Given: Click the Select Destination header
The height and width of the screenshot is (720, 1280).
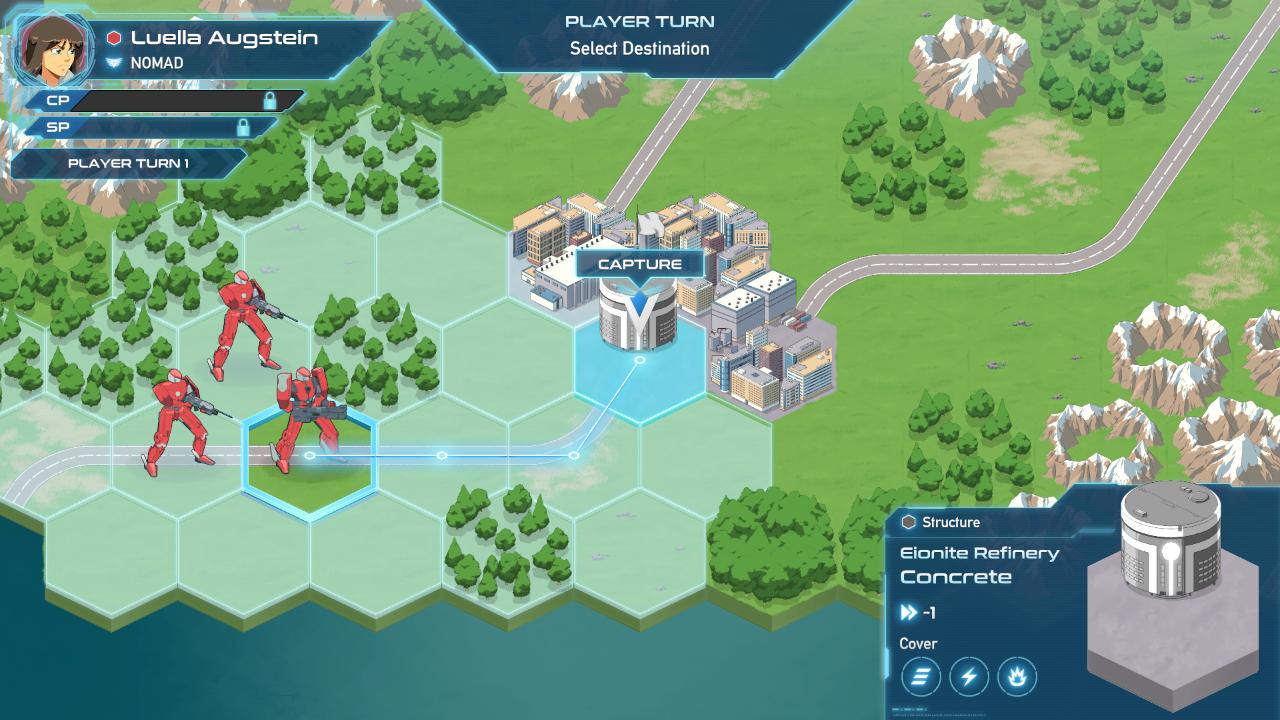Looking at the screenshot, I should pyautogui.click(x=640, y=47).
